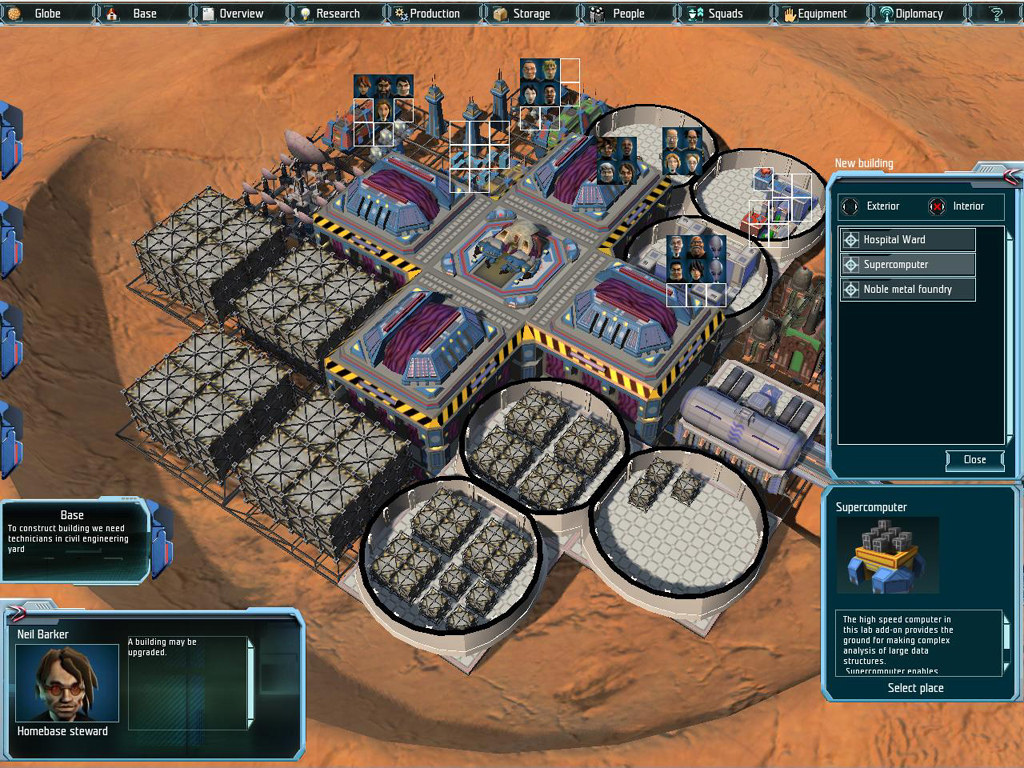Image resolution: width=1024 pixels, height=768 pixels.
Task: Click the Supercomputer preview thumbnail
Action: click(887, 556)
